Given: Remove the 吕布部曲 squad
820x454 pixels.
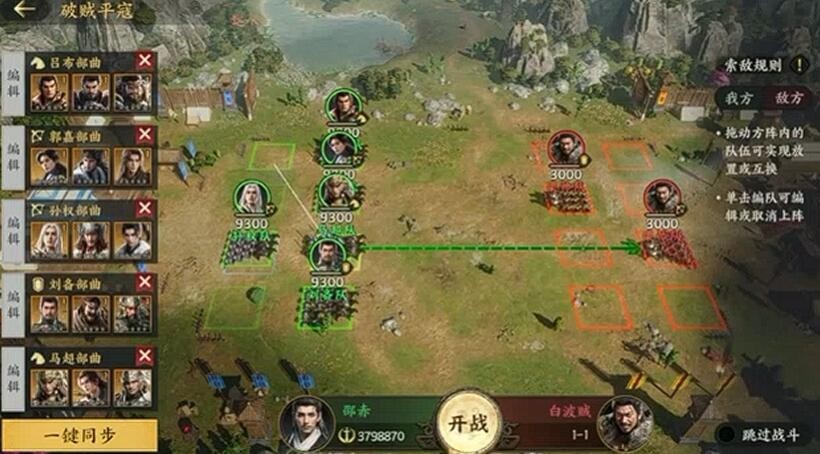Looking at the screenshot, I should 145,61.
